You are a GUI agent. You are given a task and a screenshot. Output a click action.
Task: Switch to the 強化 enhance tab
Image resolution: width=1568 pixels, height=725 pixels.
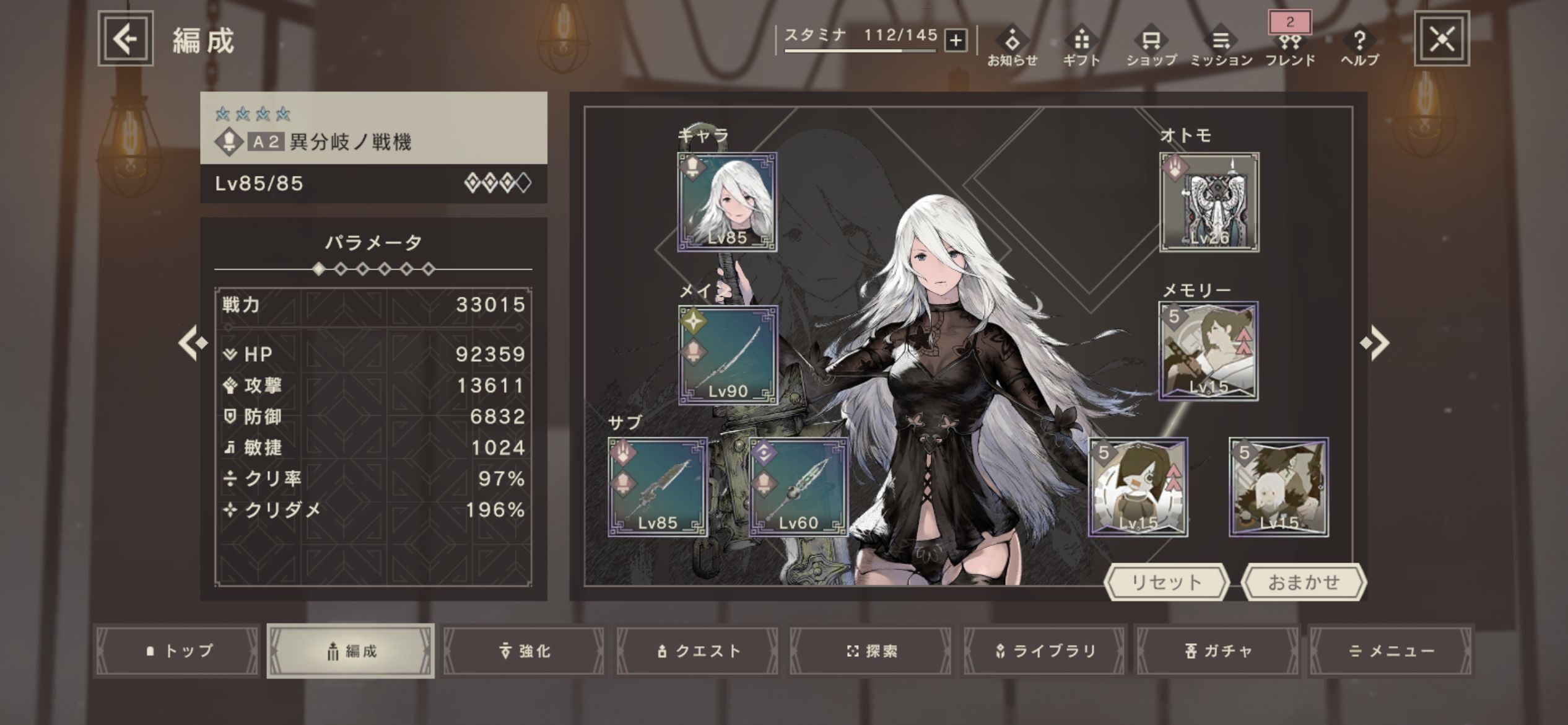click(x=525, y=651)
